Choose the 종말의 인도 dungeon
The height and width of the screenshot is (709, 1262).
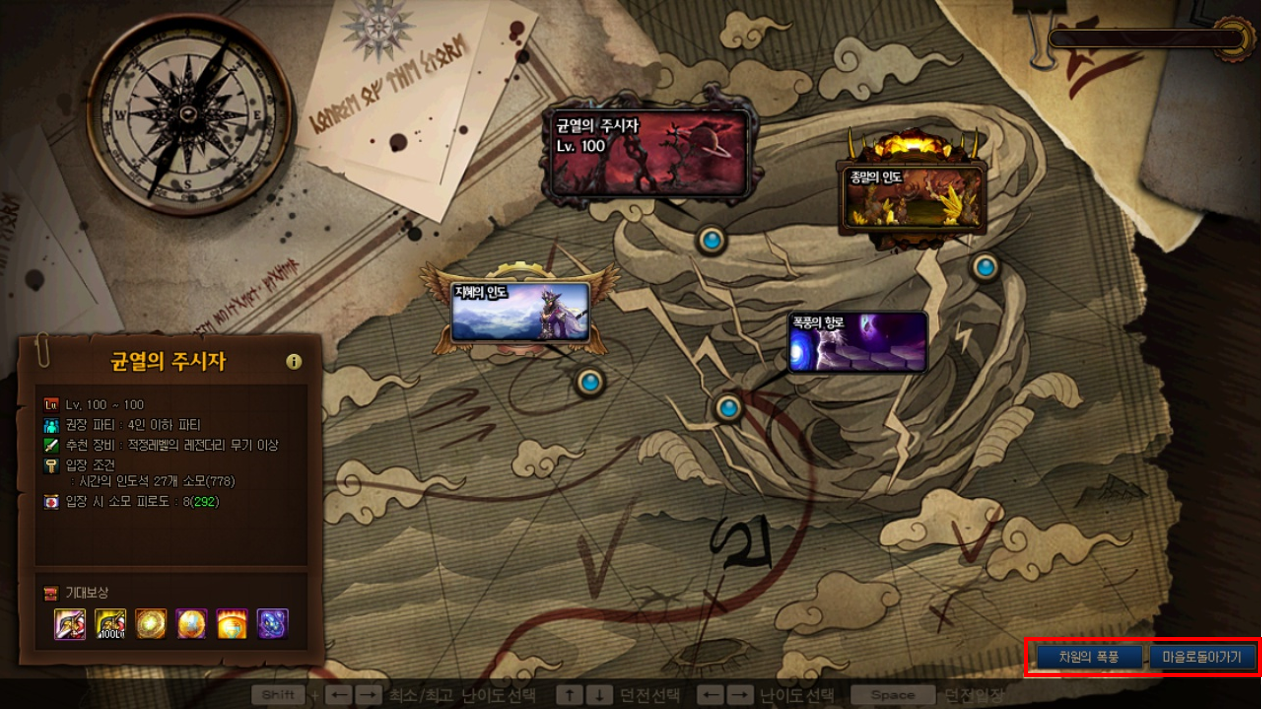(912, 194)
